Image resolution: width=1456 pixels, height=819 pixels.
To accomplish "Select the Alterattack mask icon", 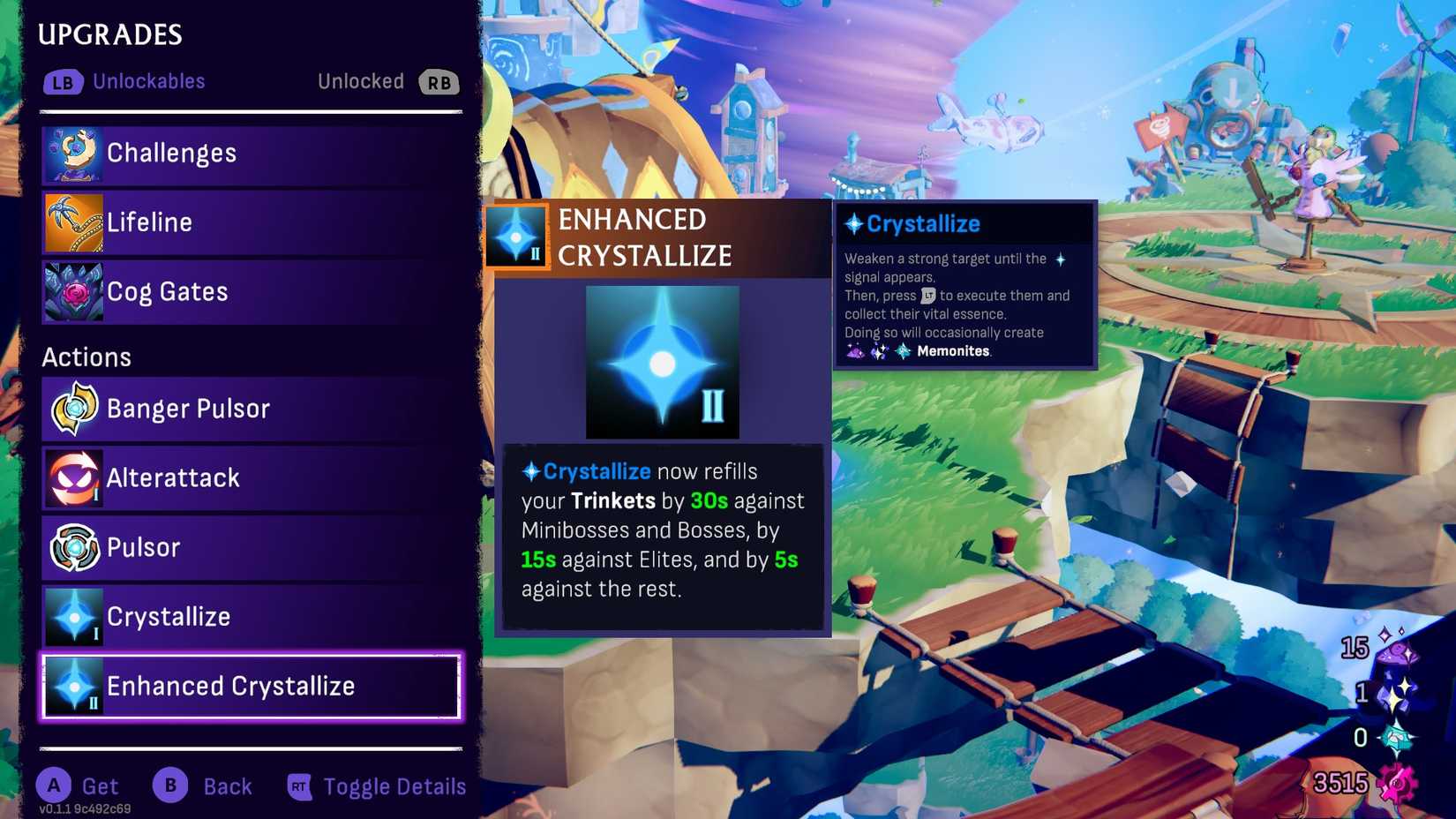I will (x=75, y=477).
